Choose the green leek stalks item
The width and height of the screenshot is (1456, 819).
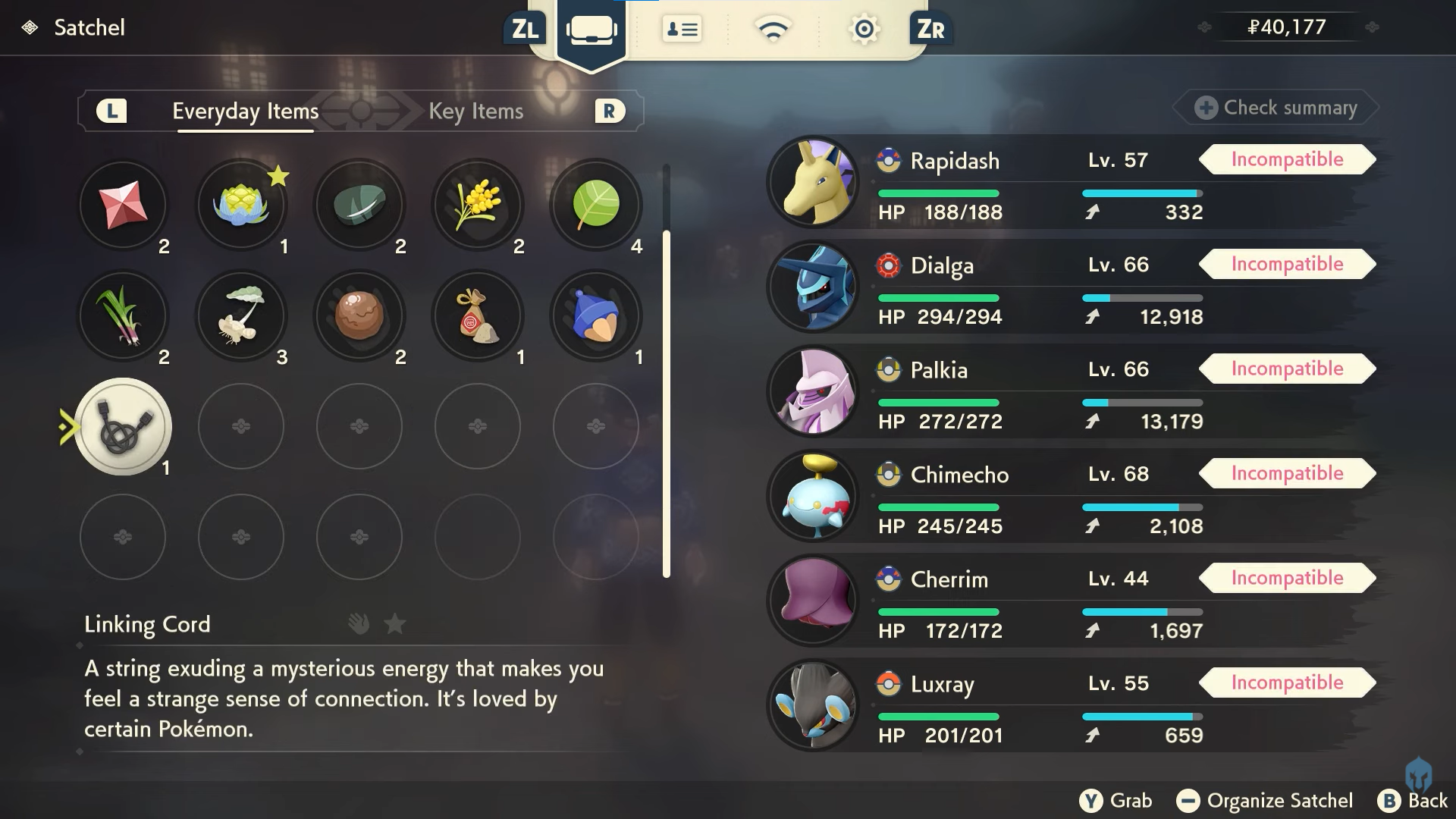[x=124, y=315]
